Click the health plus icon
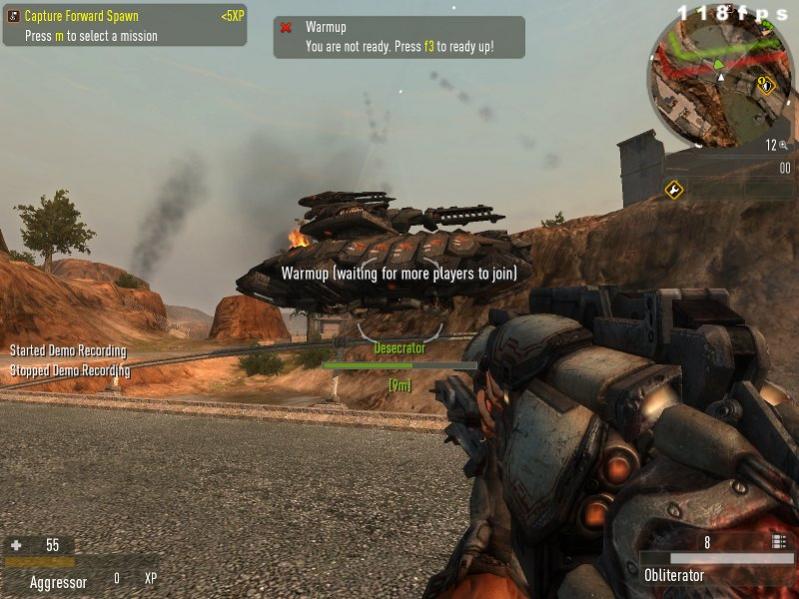This screenshot has width=799, height=599. (16, 545)
